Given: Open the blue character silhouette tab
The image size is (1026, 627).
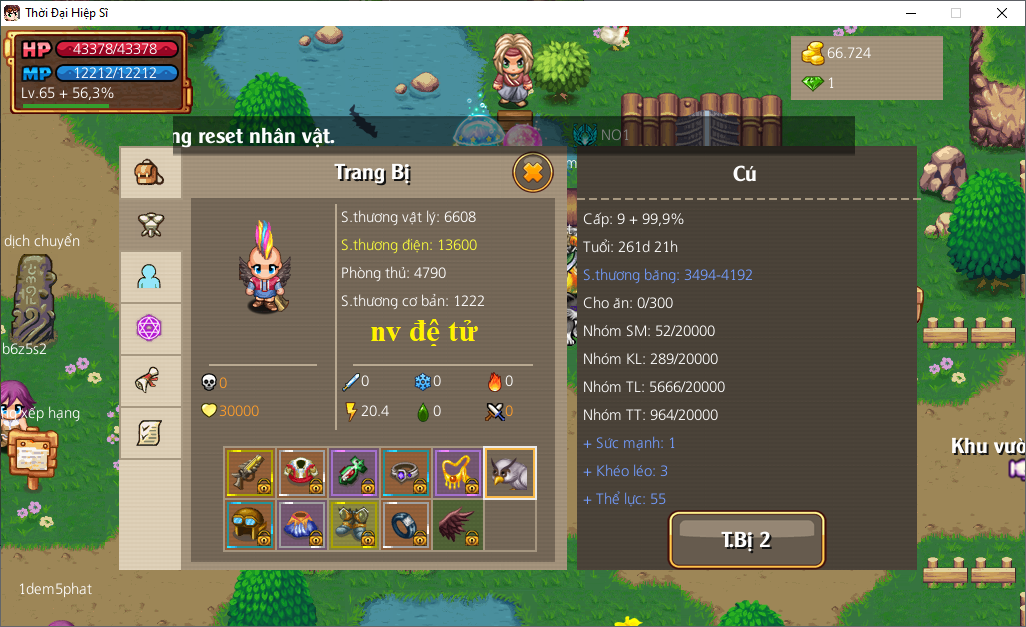Looking at the screenshot, I should [x=150, y=277].
